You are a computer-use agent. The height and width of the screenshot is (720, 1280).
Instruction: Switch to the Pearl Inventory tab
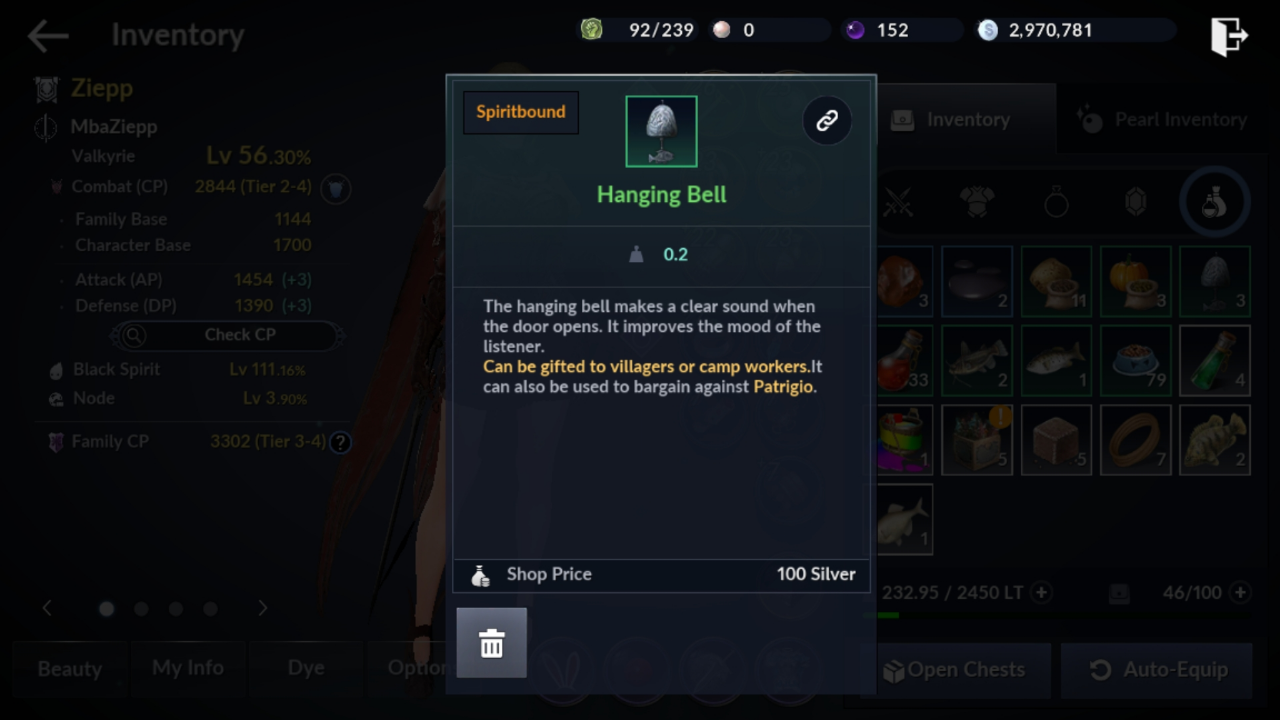pos(1163,120)
